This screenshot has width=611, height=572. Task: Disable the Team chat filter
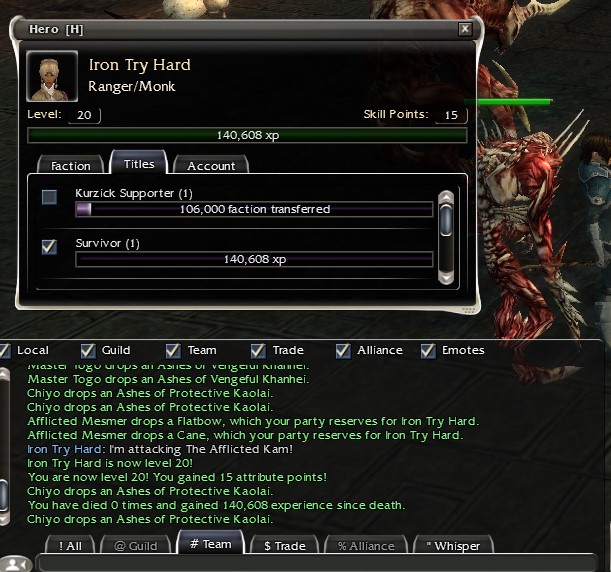[173, 350]
